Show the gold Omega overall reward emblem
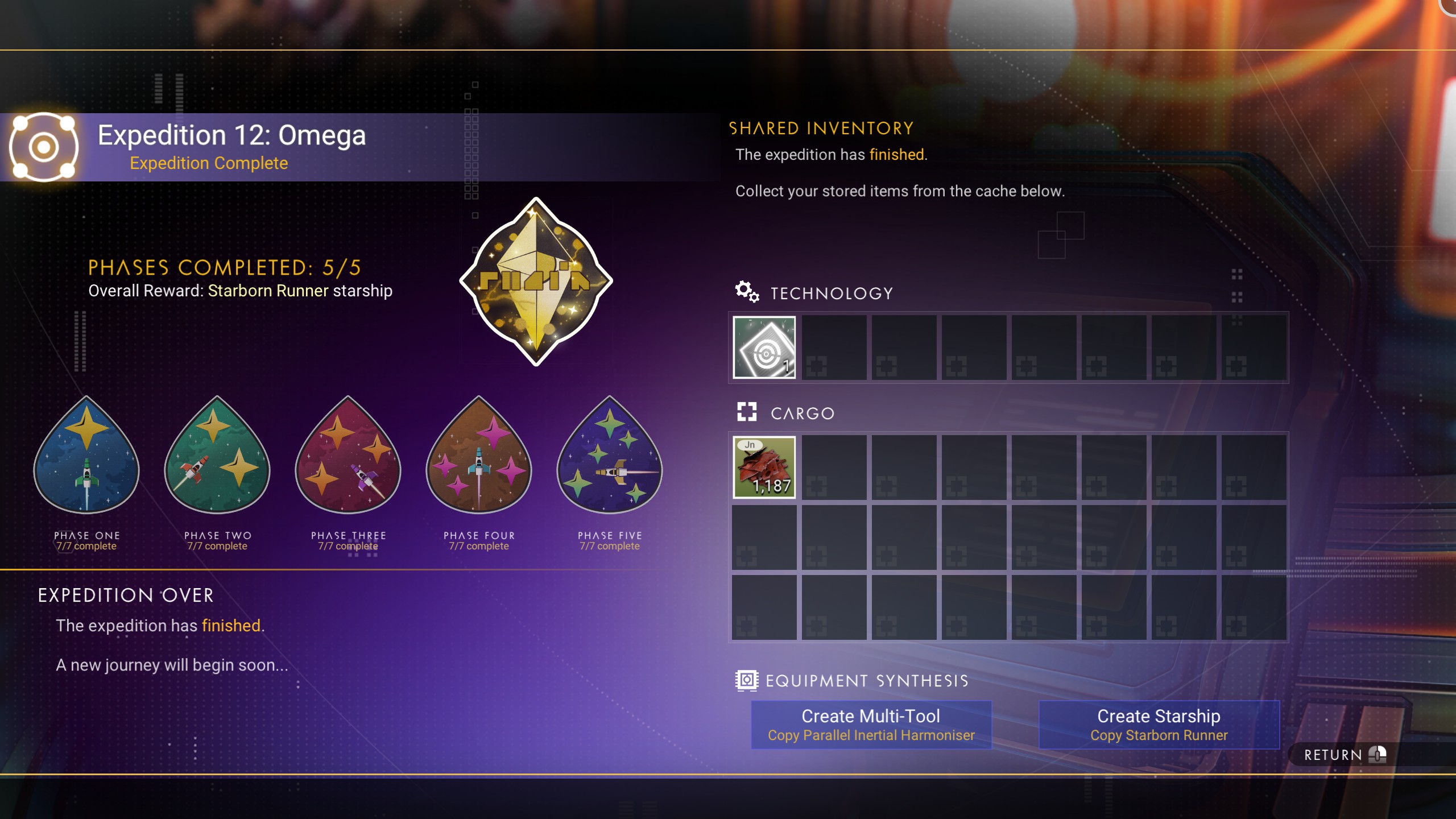Viewport: 1456px width, 819px height. pos(536,282)
